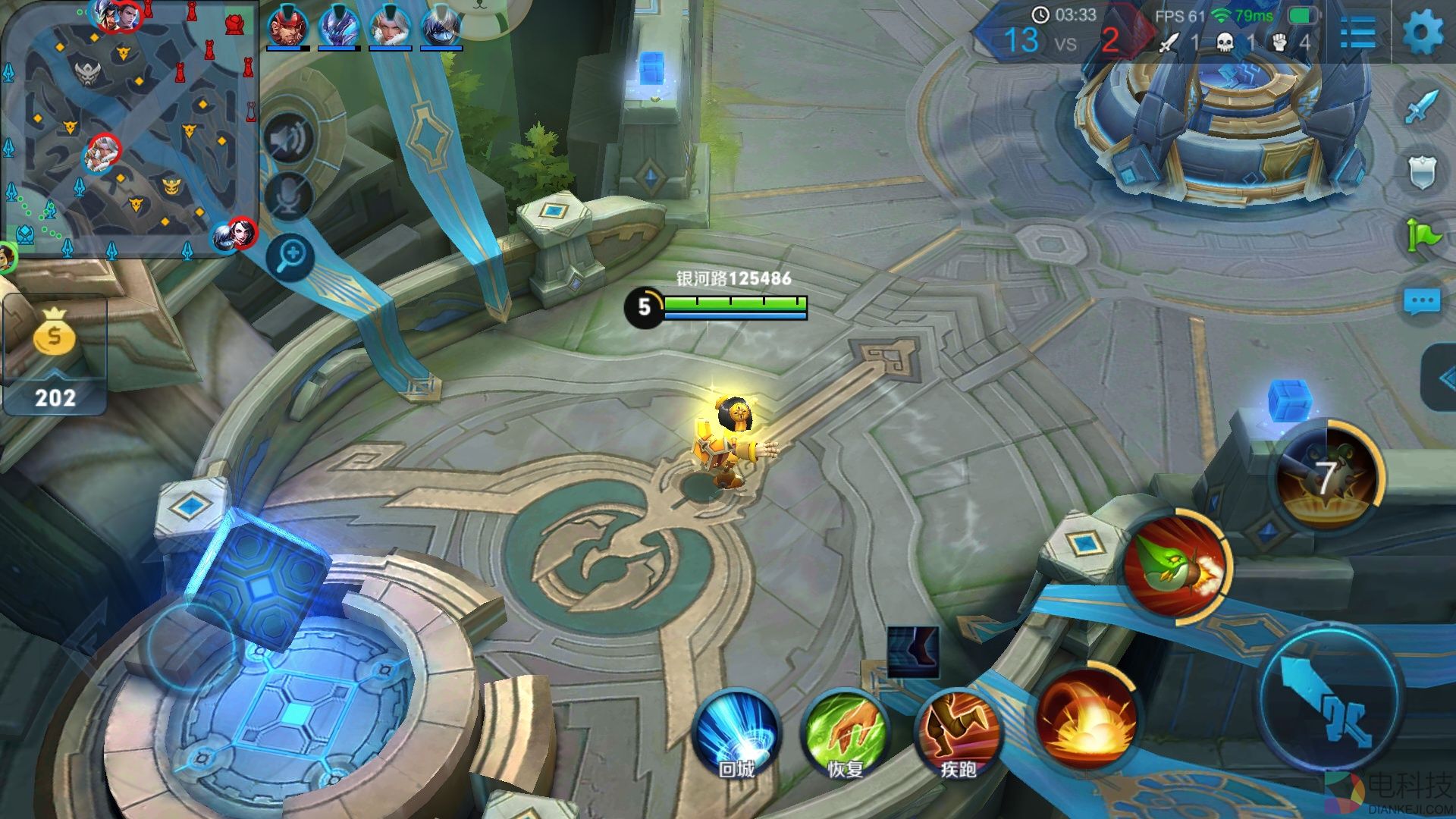Image resolution: width=1456 pixels, height=819 pixels.
Task: Open the minimap
Action: tap(129, 129)
